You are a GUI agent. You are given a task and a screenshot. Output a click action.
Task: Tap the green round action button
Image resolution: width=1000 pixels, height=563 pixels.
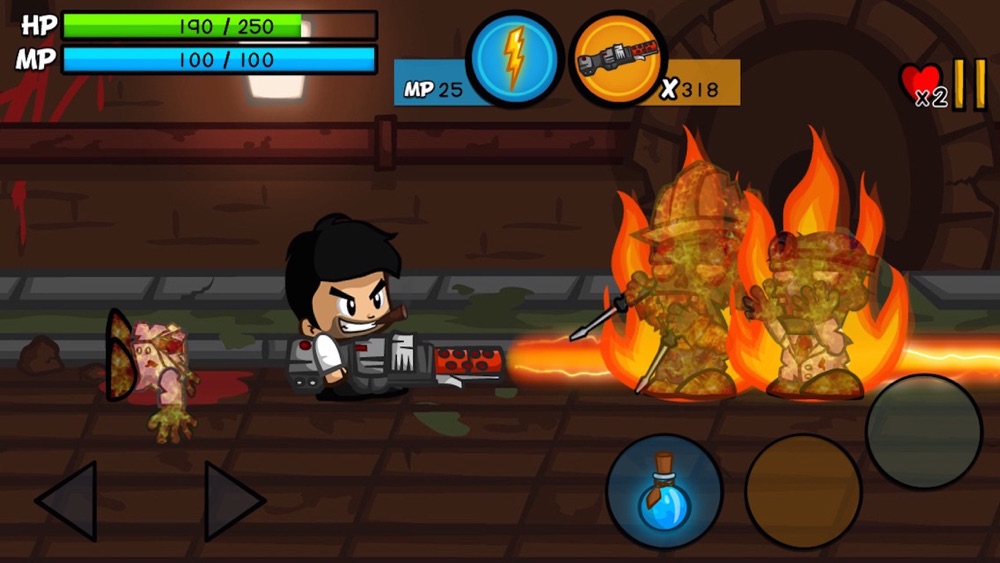point(923,431)
